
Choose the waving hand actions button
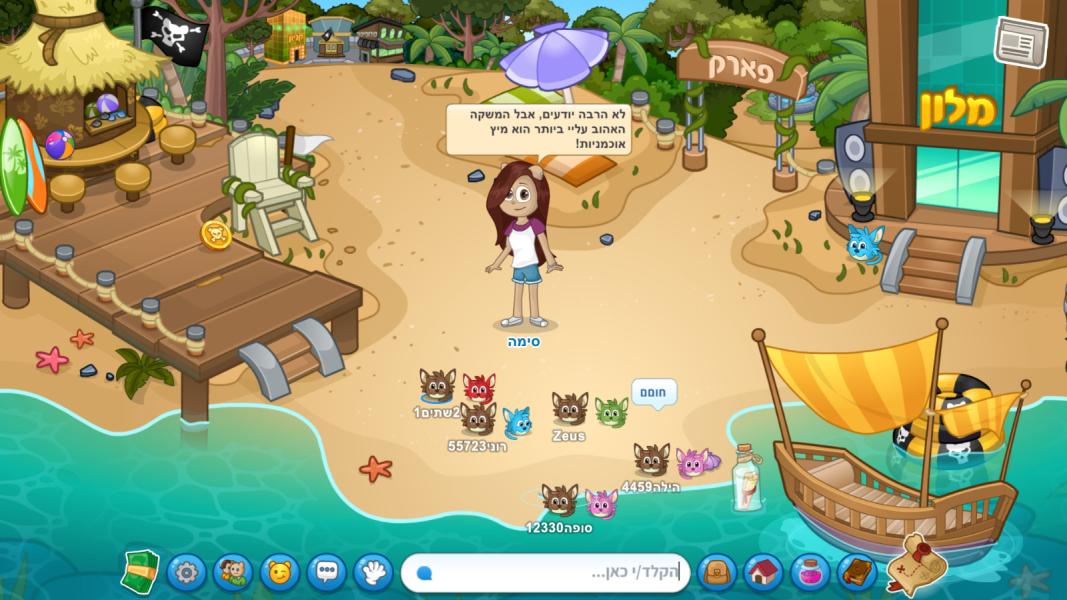pos(374,573)
